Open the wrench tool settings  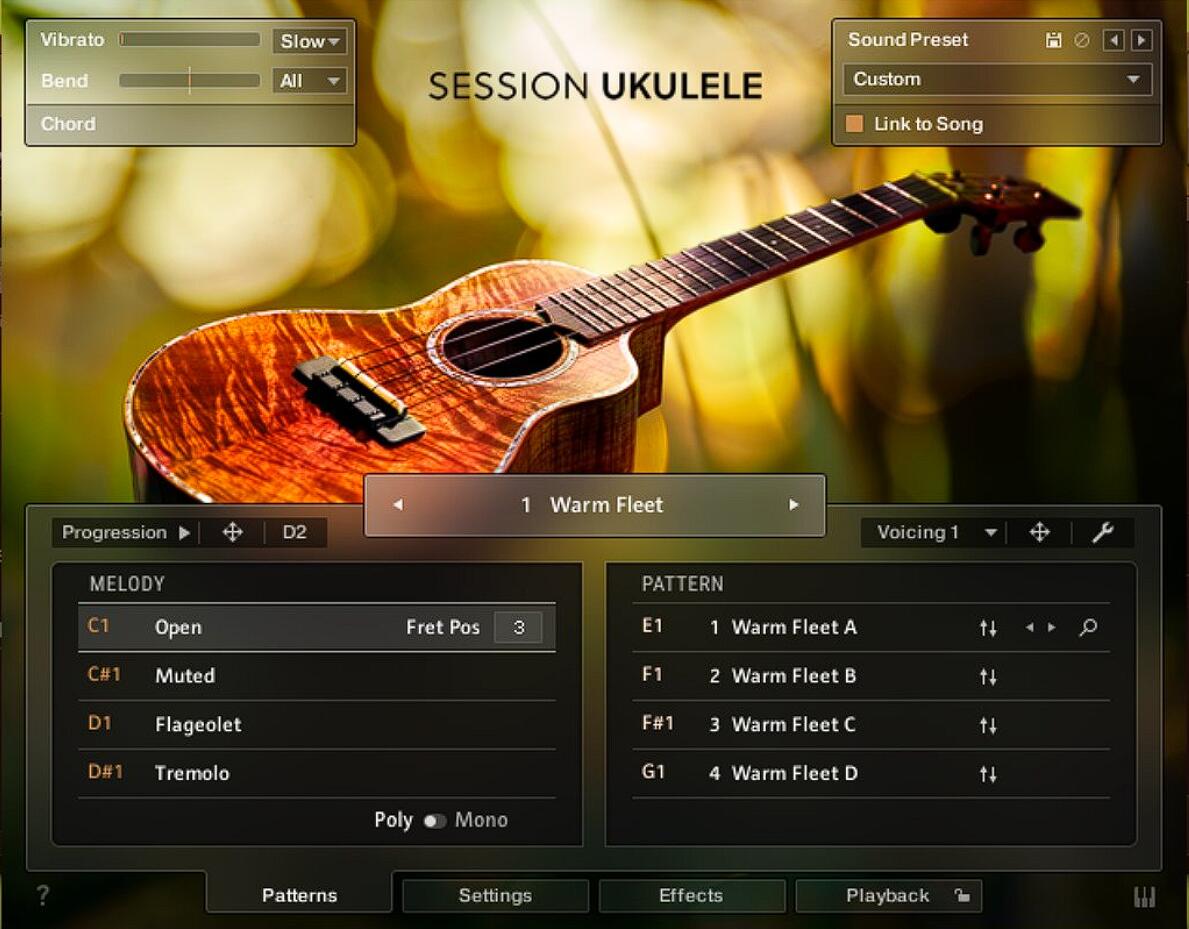1102,533
